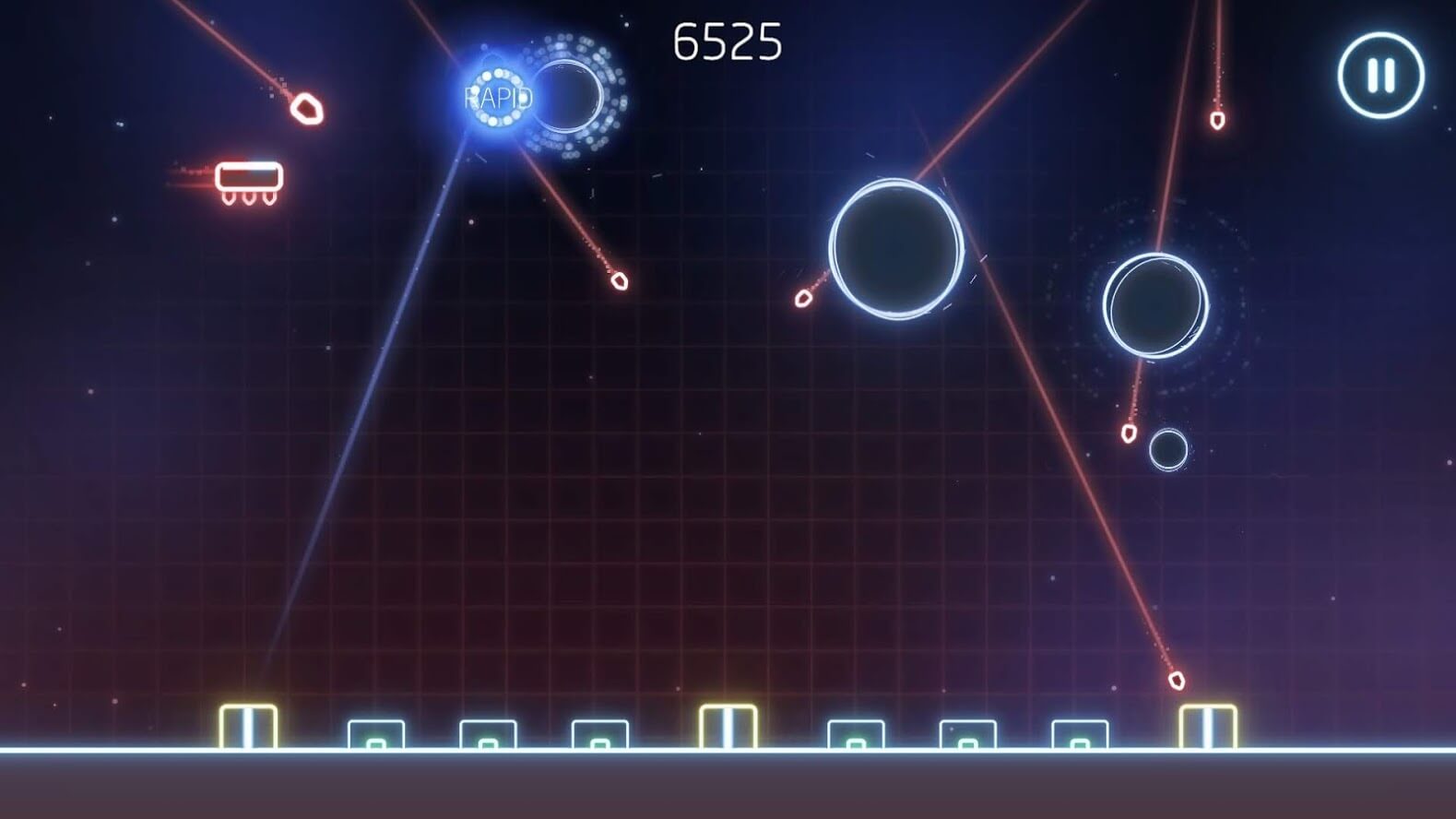
Task: Tap the score 6525 display
Action: (728, 39)
